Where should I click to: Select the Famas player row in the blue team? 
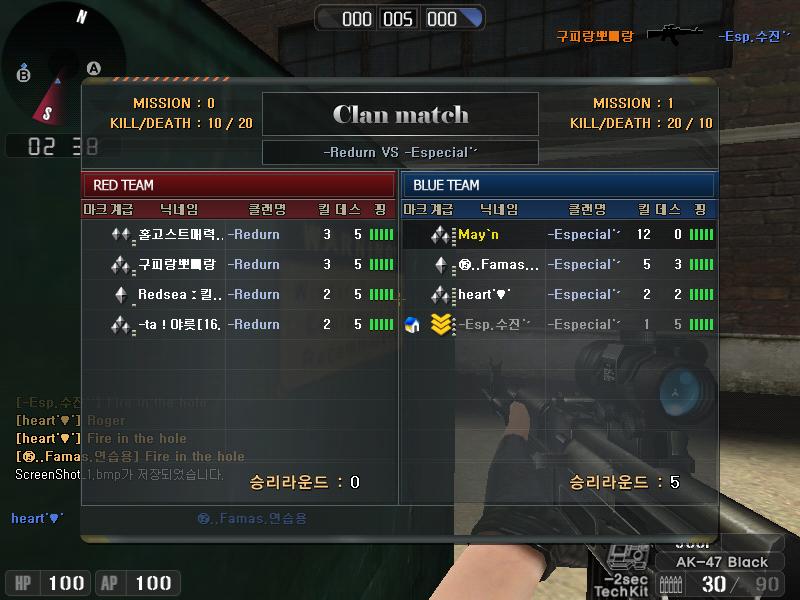(x=558, y=265)
